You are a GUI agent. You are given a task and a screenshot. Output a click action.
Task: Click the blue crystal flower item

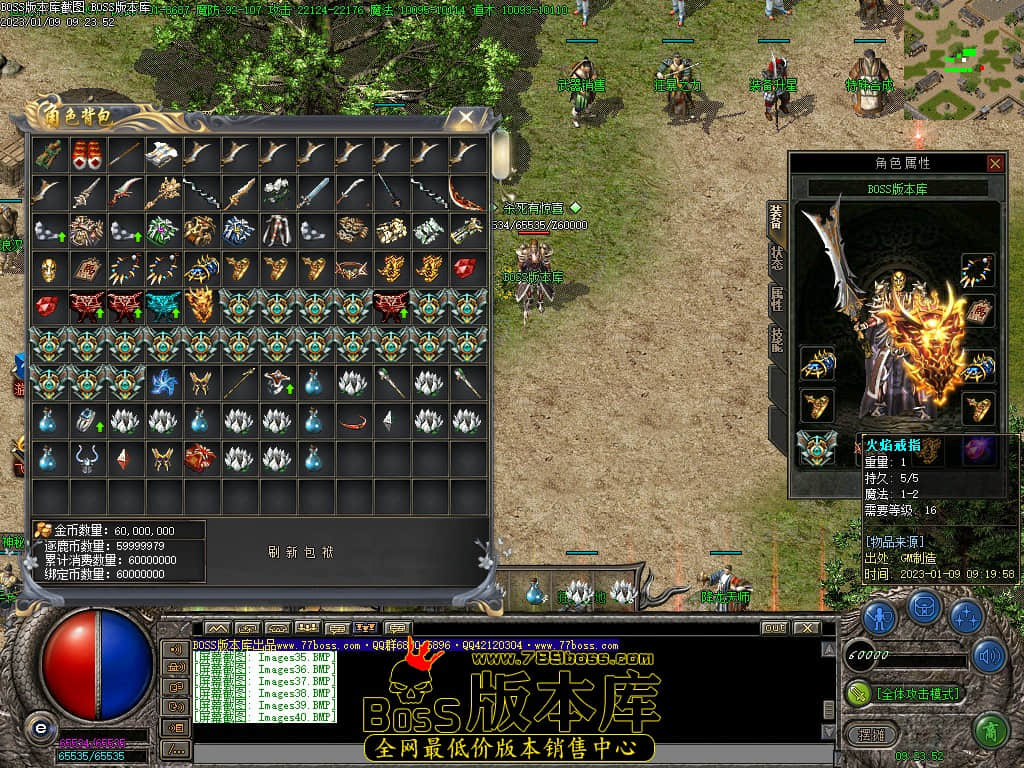point(163,382)
